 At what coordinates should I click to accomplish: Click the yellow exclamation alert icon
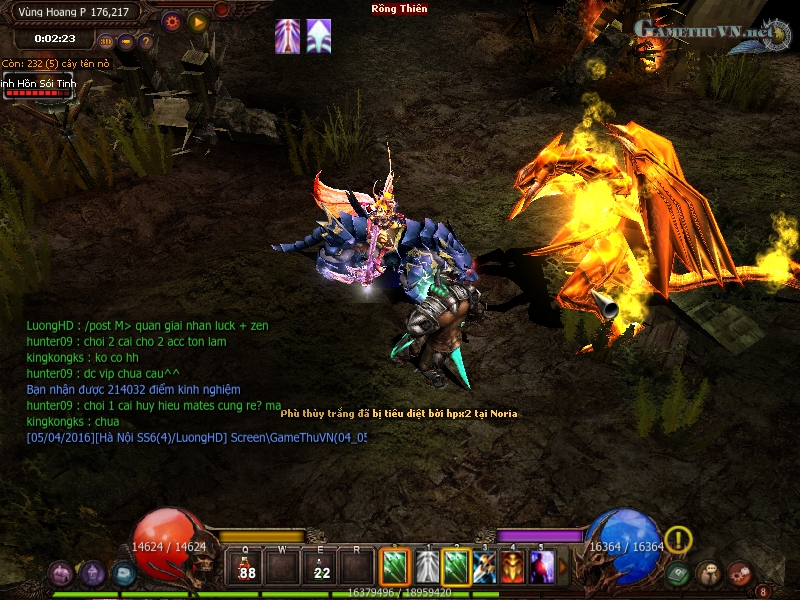[679, 540]
